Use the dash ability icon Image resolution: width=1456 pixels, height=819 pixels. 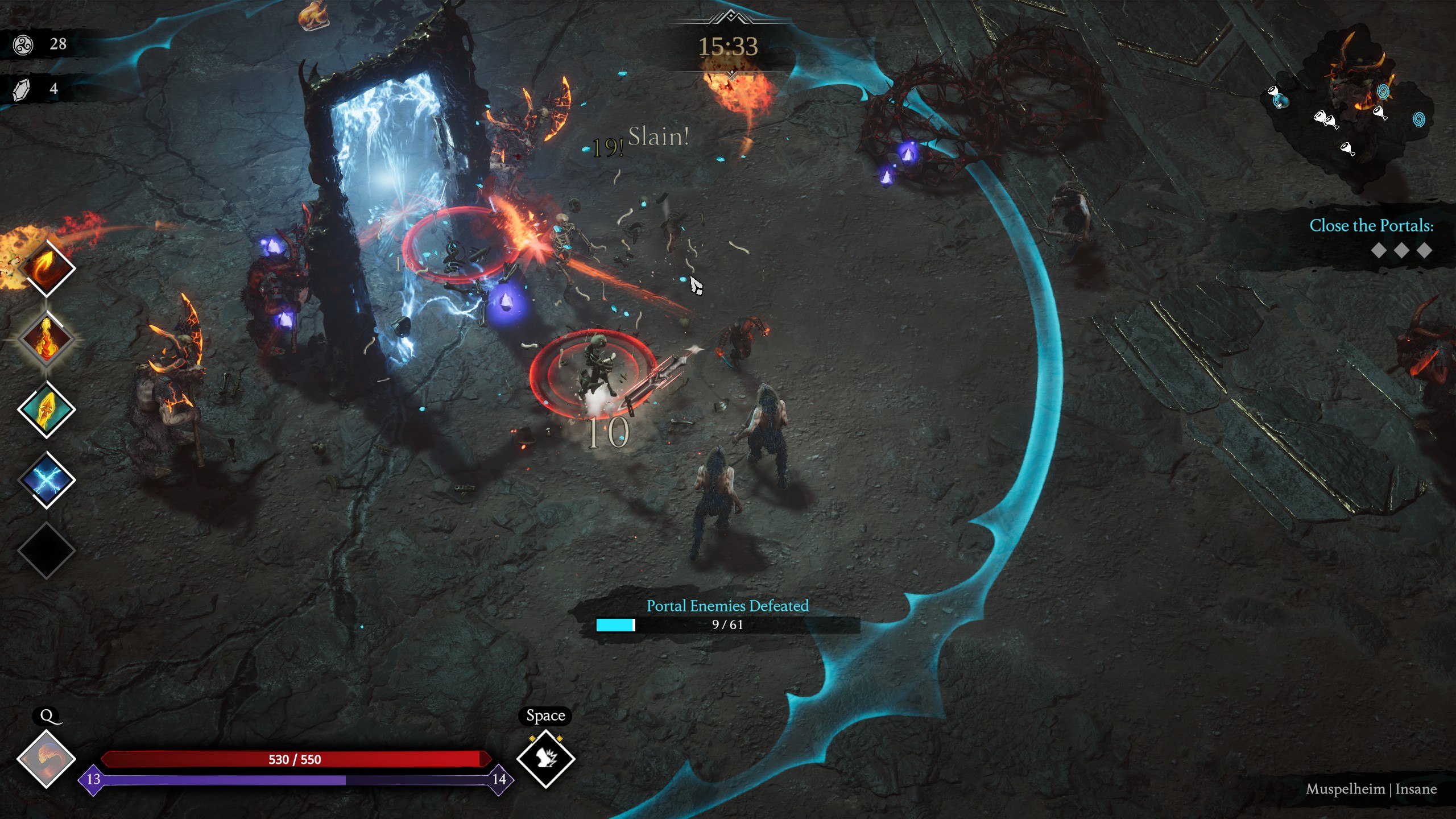click(x=545, y=759)
